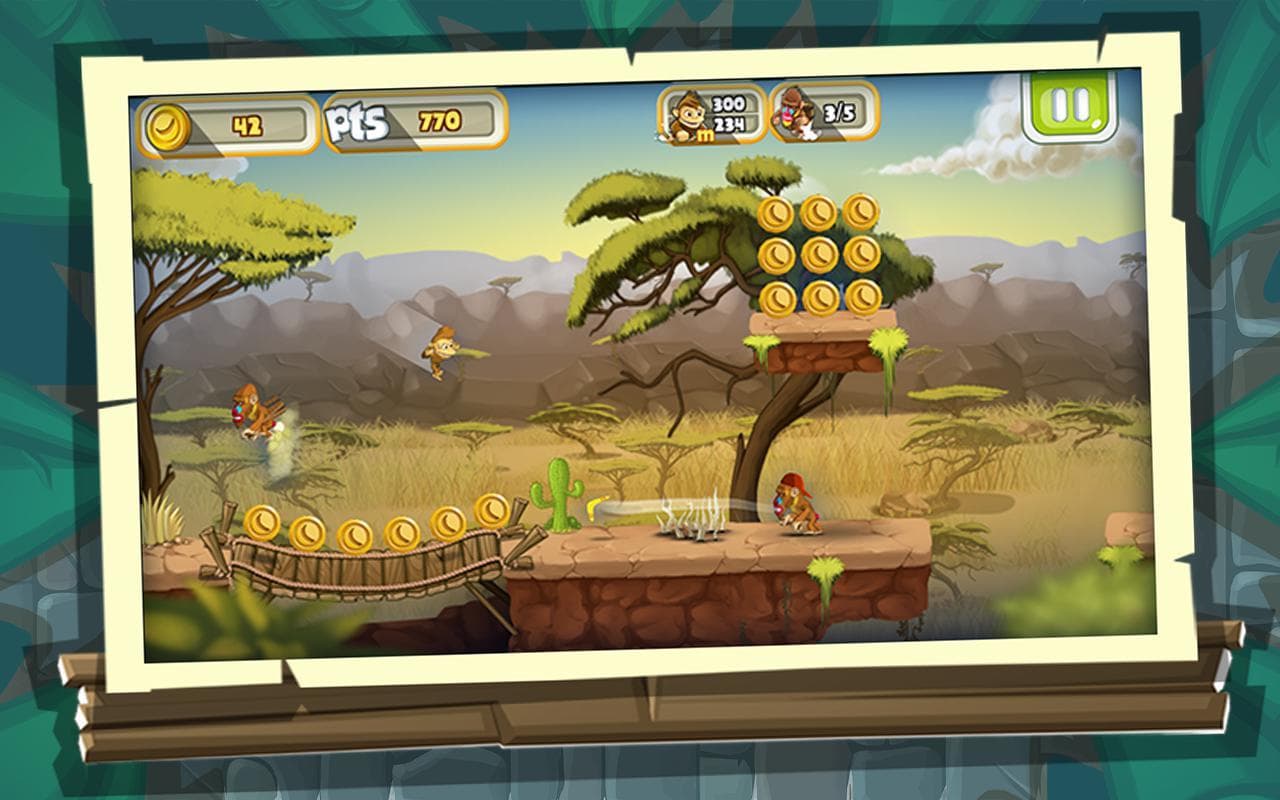The height and width of the screenshot is (800, 1280).
Task: Click the jumping monkey character mid-air
Action: pyautogui.click(x=440, y=350)
